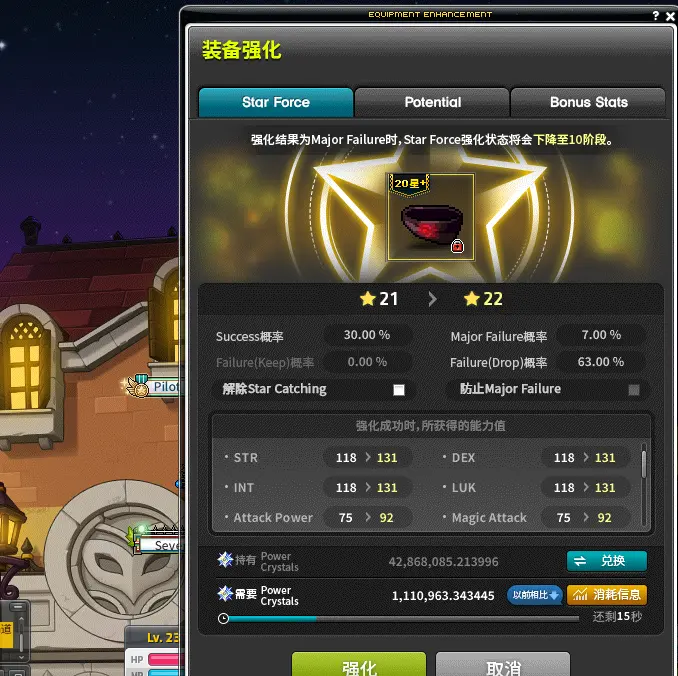Open help with the question mark button

[x=656, y=15]
